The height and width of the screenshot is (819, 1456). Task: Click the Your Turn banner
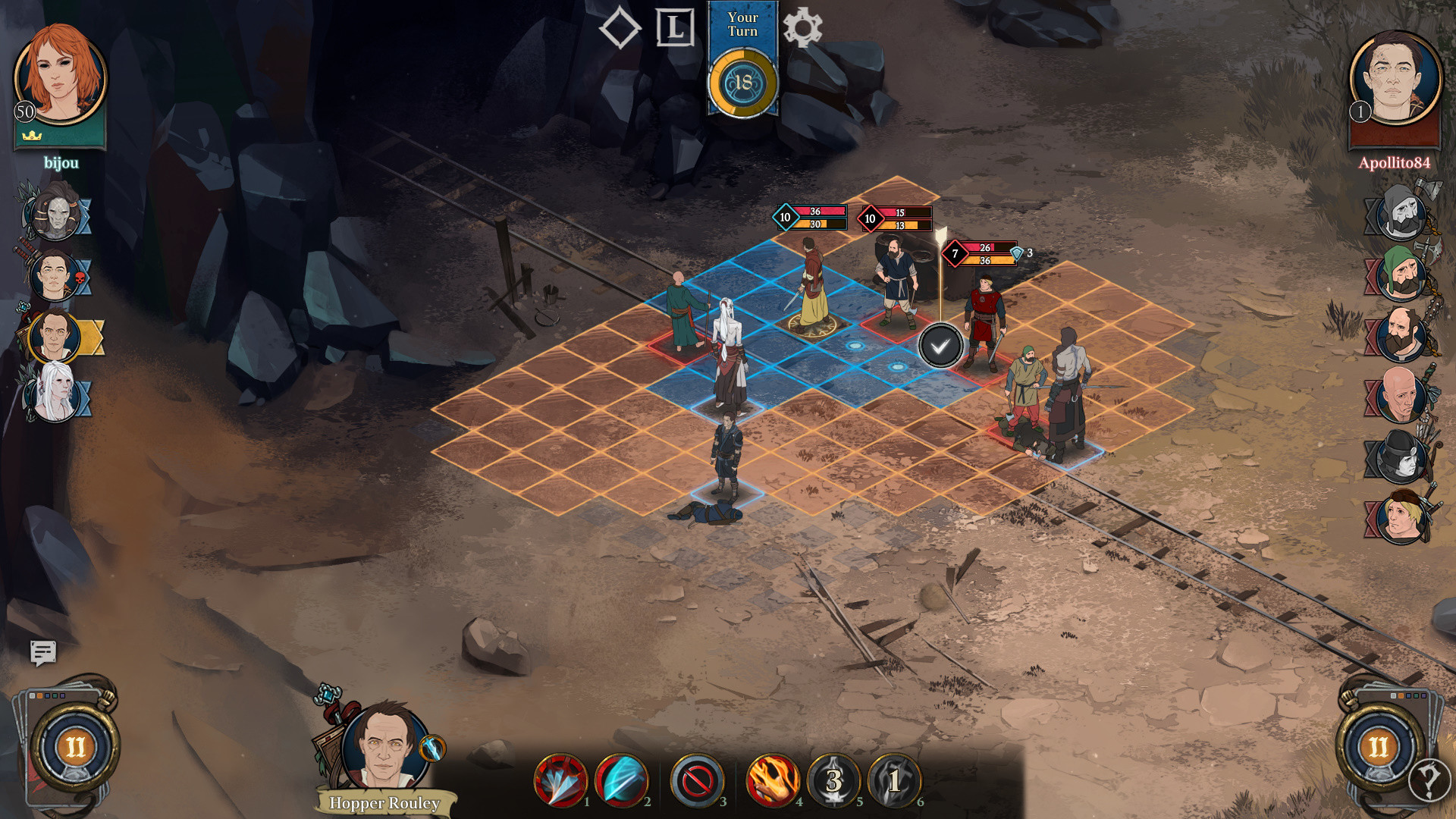743,24
